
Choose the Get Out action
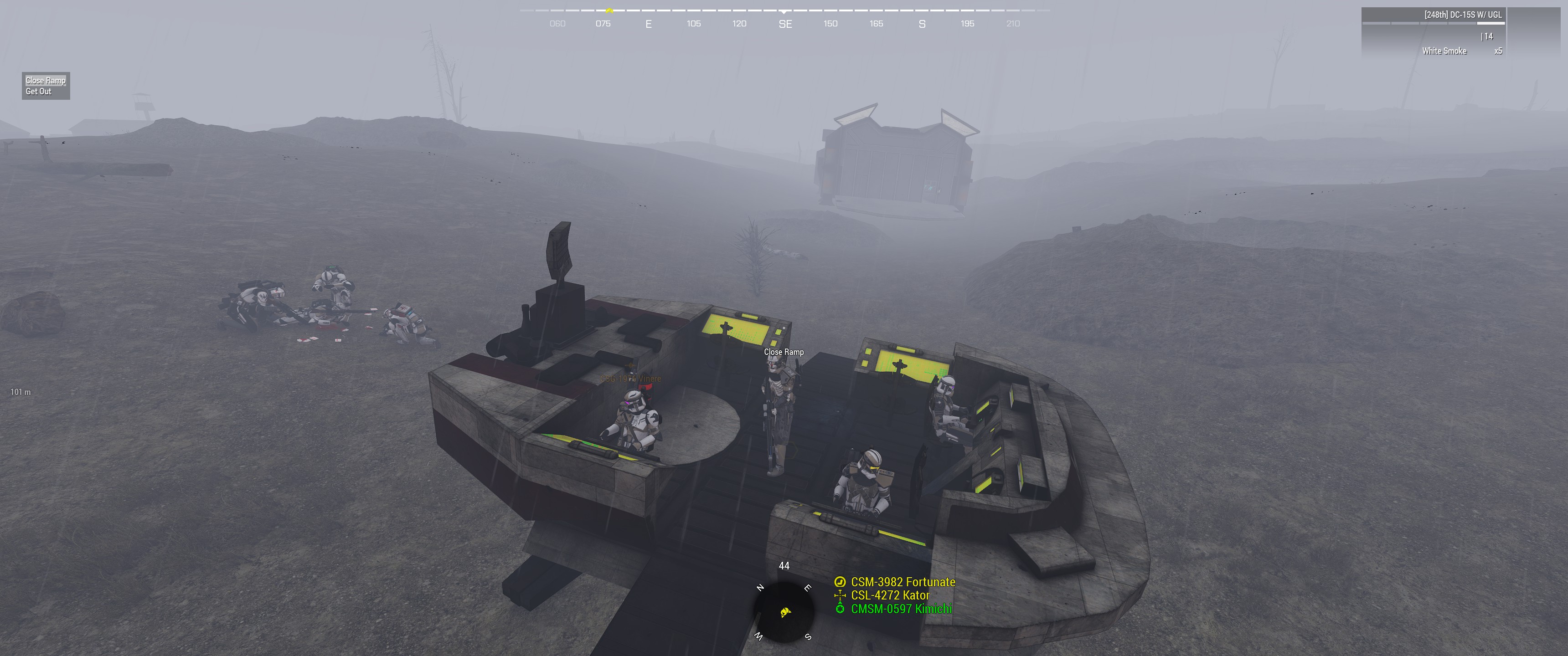tap(38, 91)
